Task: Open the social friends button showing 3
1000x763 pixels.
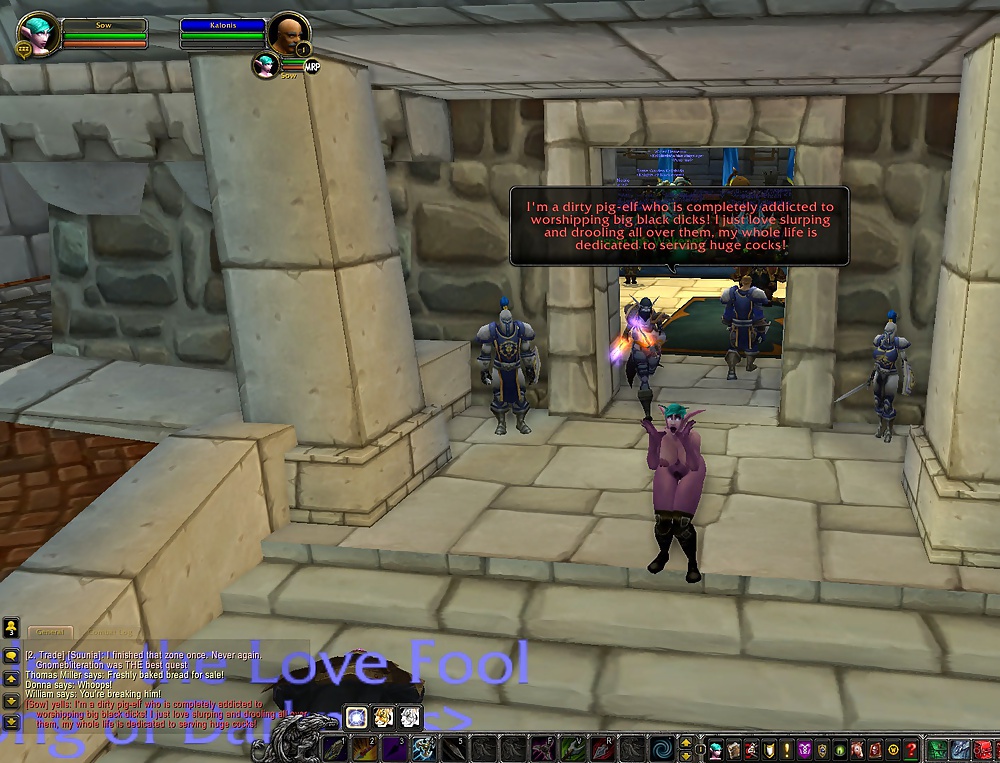Action: pyautogui.click(x=11, y=629)
